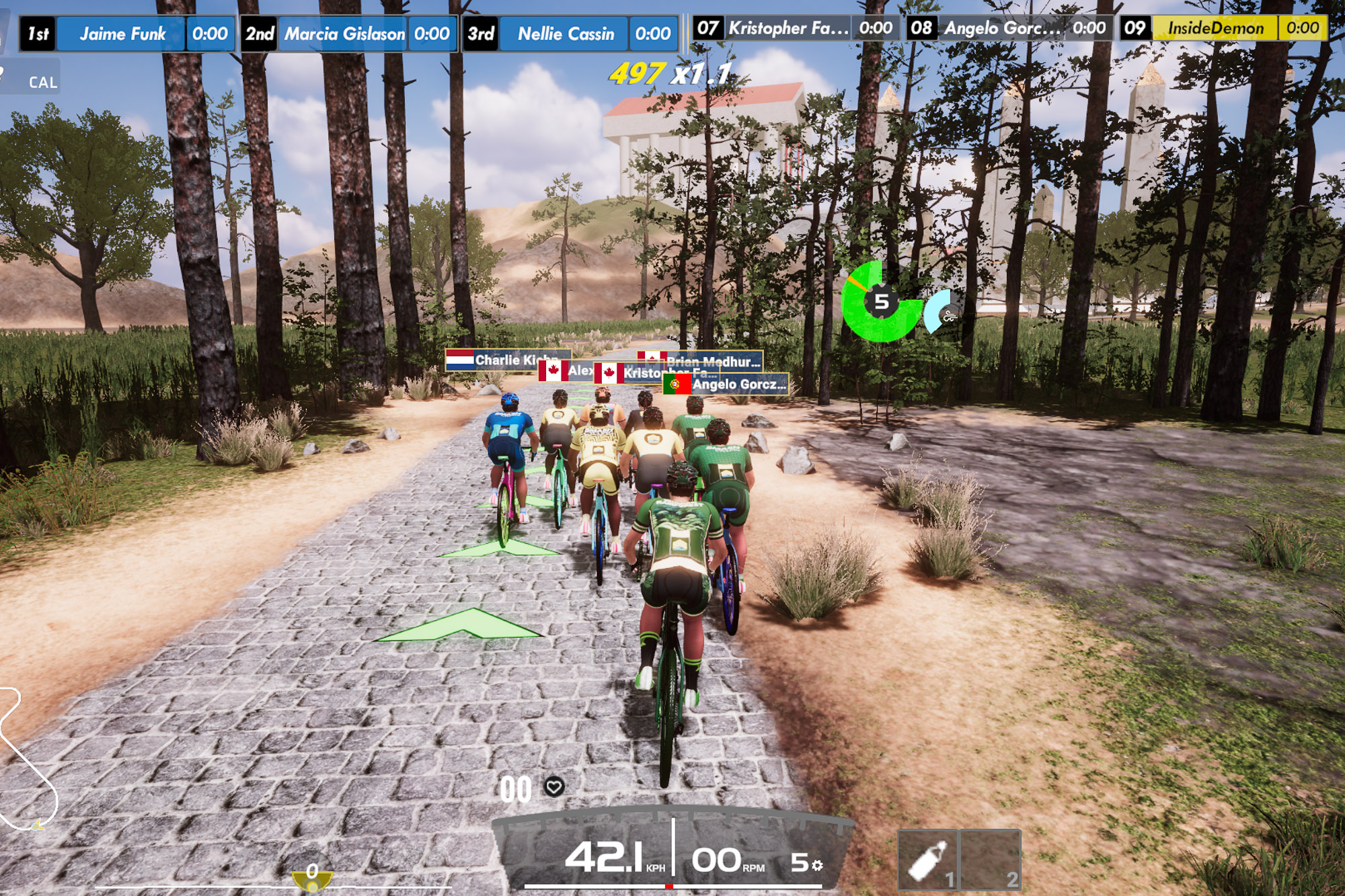Select Charlie Ki... rider nameplate
This screenshot has width=1345, height=896.
pos(507,360)
